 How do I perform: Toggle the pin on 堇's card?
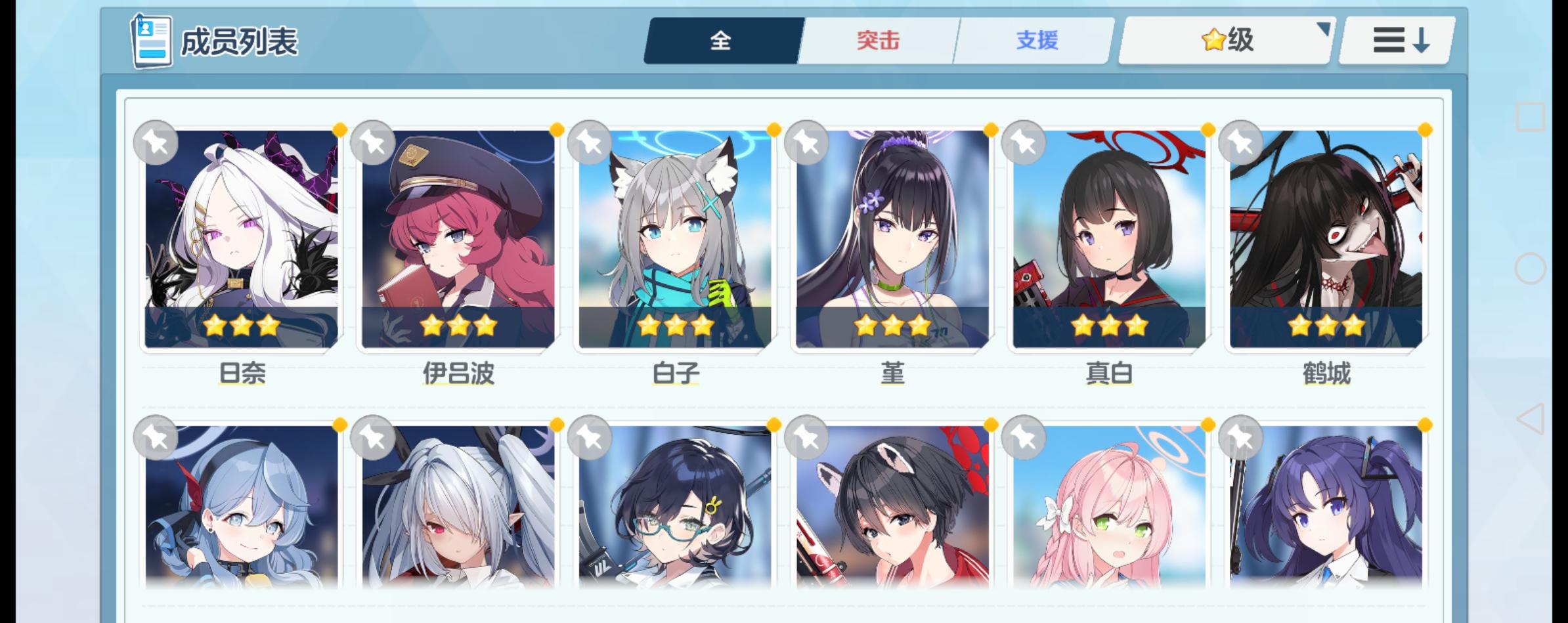point(806,142)
